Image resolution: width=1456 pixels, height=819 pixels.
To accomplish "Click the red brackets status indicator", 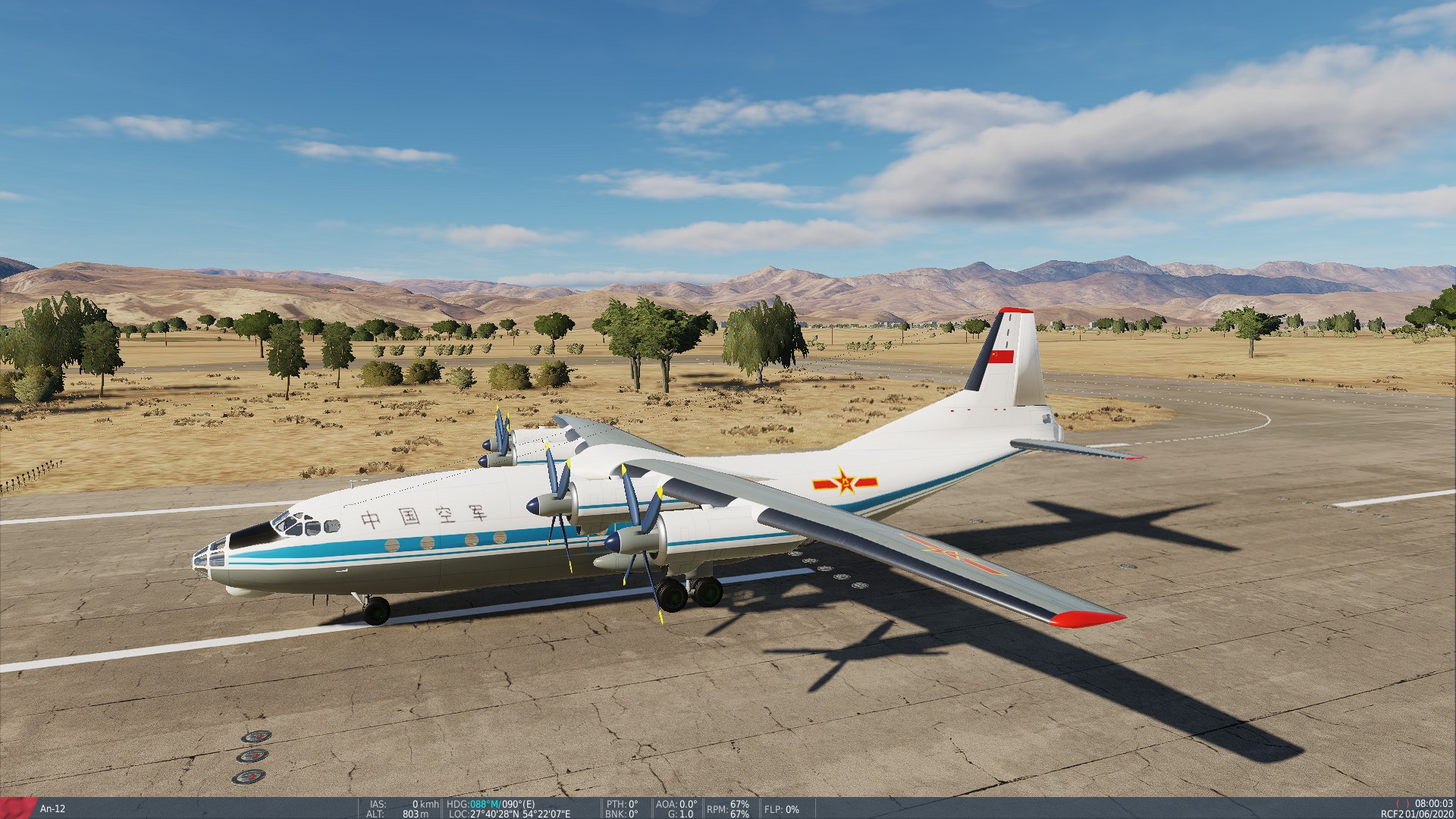I will click(1403, 803).
